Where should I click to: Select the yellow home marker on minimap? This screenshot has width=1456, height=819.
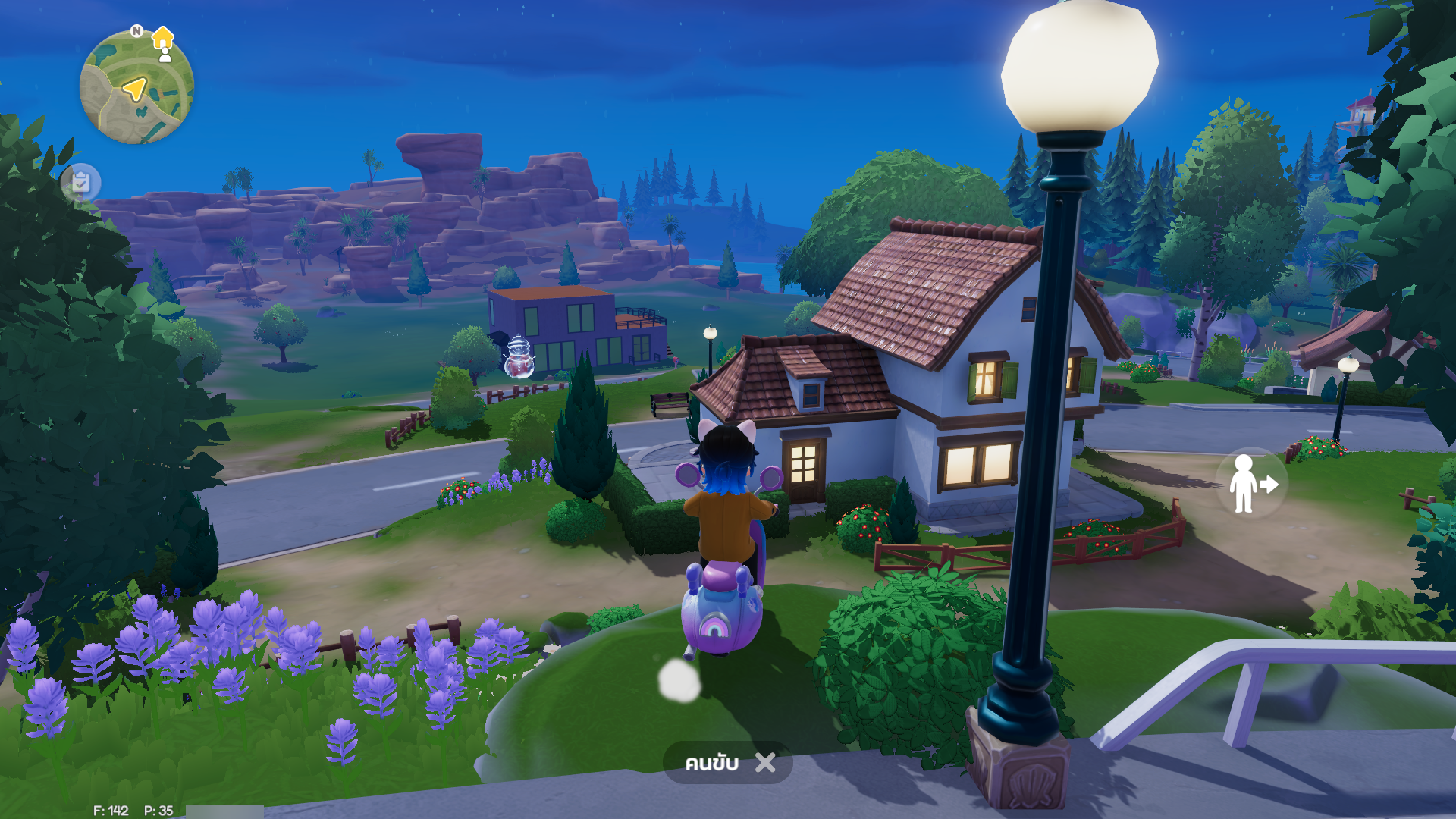click(163, 36)
